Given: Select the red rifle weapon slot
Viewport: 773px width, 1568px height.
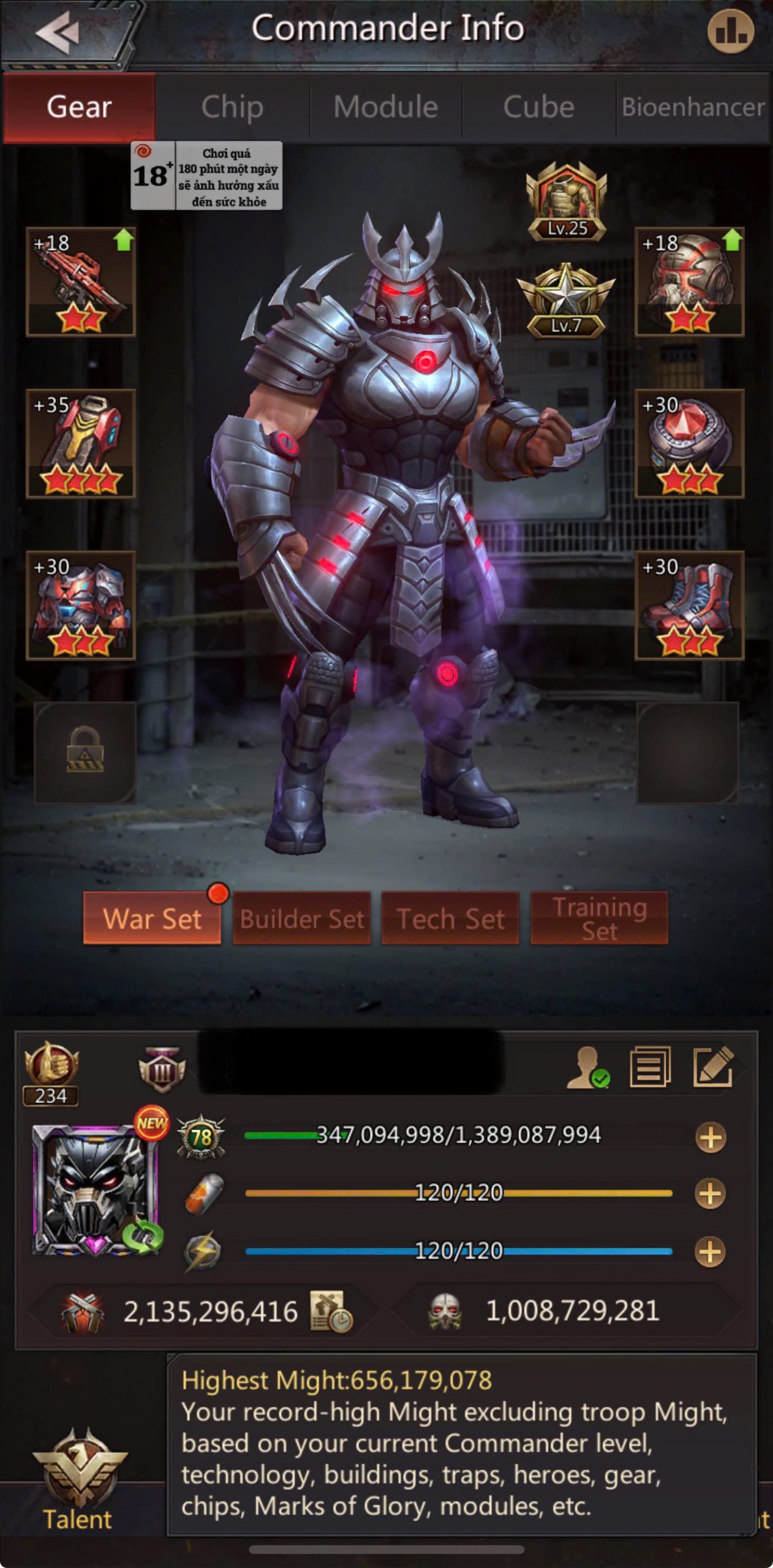Looking at the screenshot, I should [x=80, y=282].
